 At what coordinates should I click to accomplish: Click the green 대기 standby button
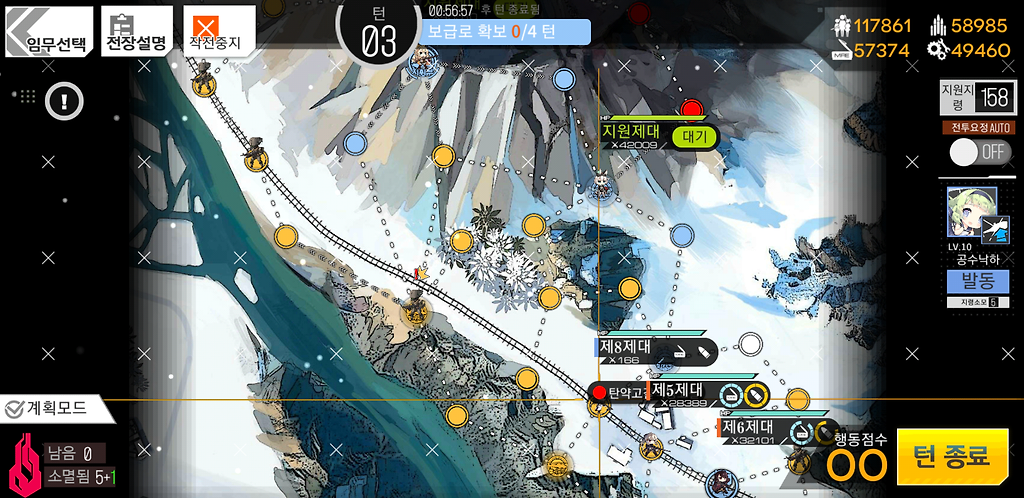pos(694,136)
